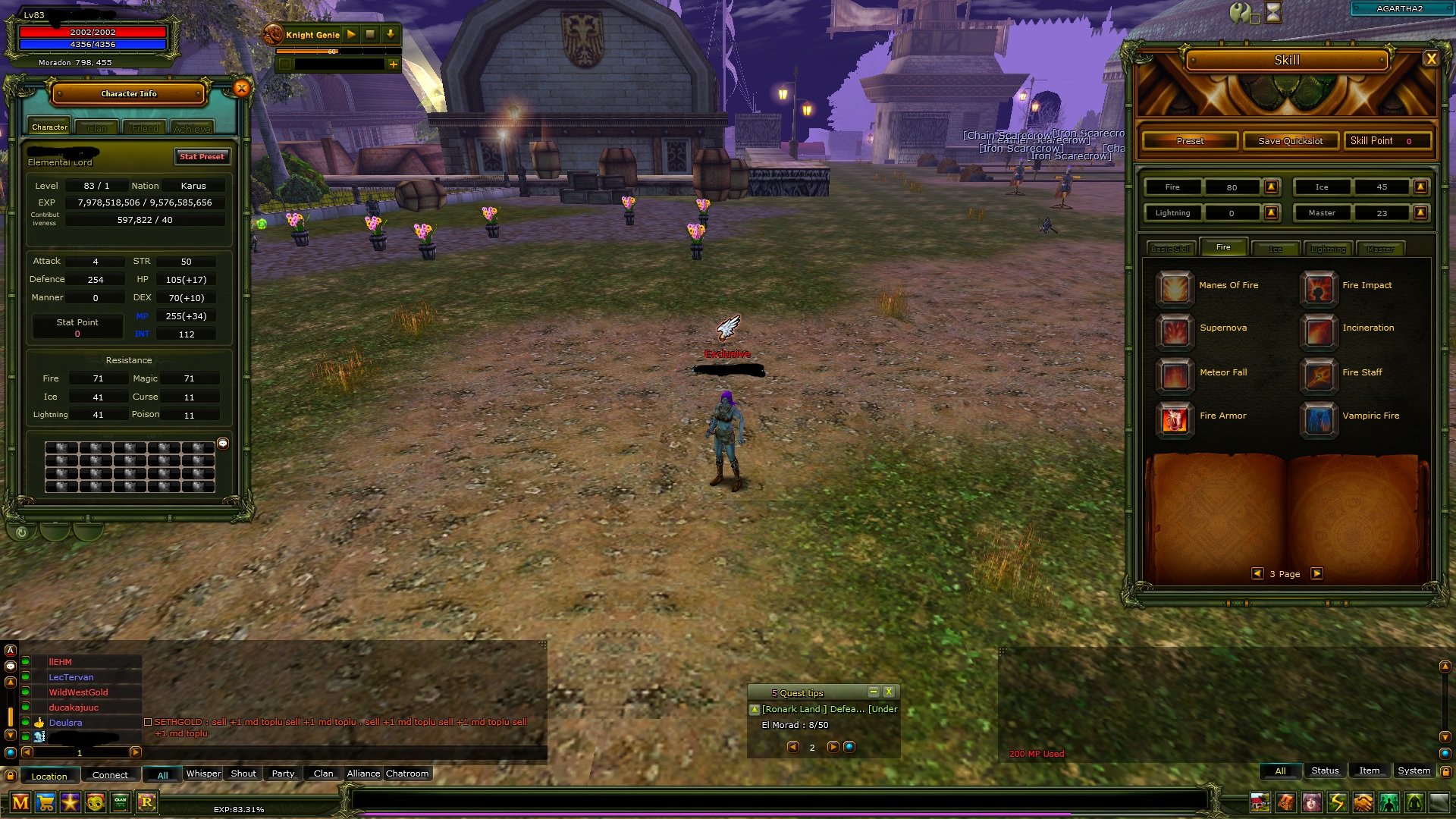Image resolution: width=1456 pixels, height=819 pixels.
Task: Switch to the Ice skill tab
Action: click(1276, 248)
